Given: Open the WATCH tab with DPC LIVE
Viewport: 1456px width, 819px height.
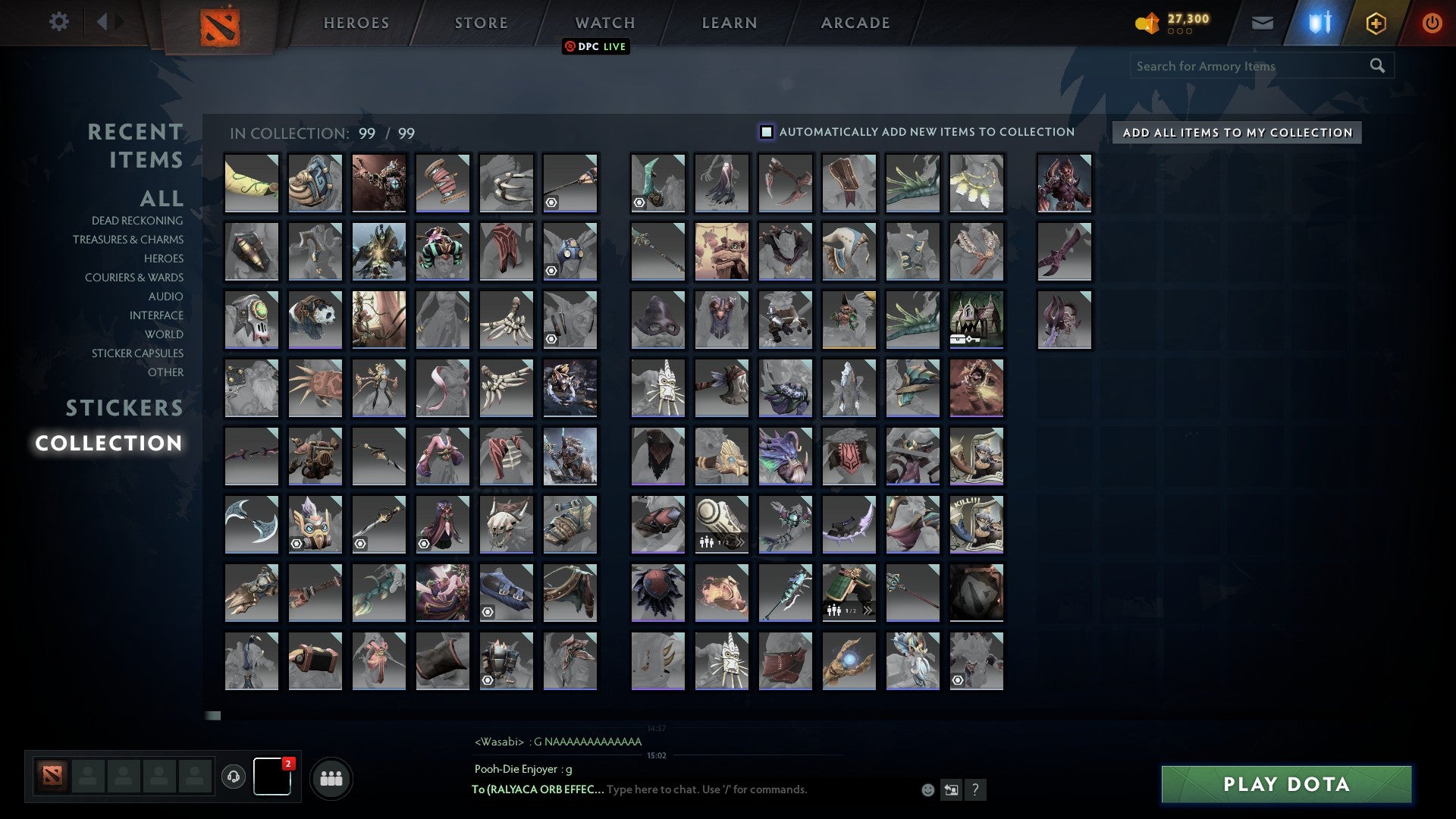Looking at the screenshot, I should pyautogui.click(x=604, y=22).
